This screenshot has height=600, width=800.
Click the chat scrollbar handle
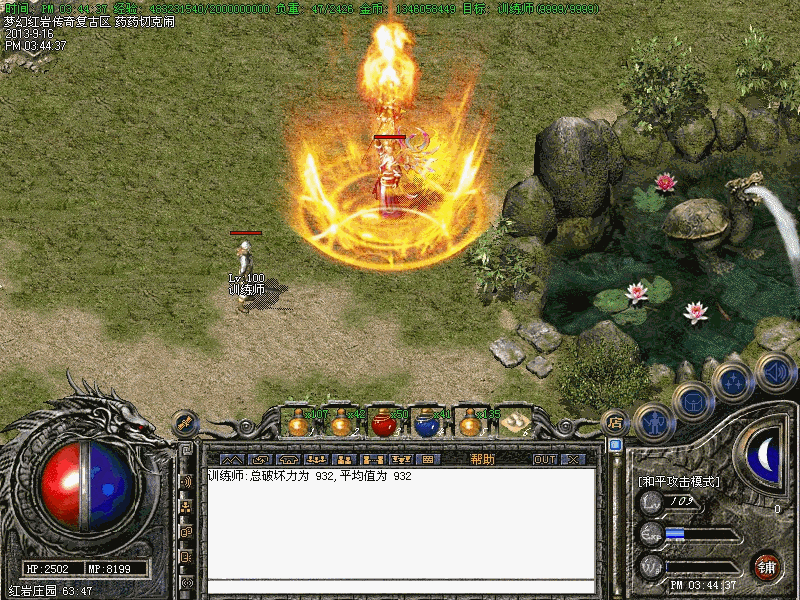point(615,445)
